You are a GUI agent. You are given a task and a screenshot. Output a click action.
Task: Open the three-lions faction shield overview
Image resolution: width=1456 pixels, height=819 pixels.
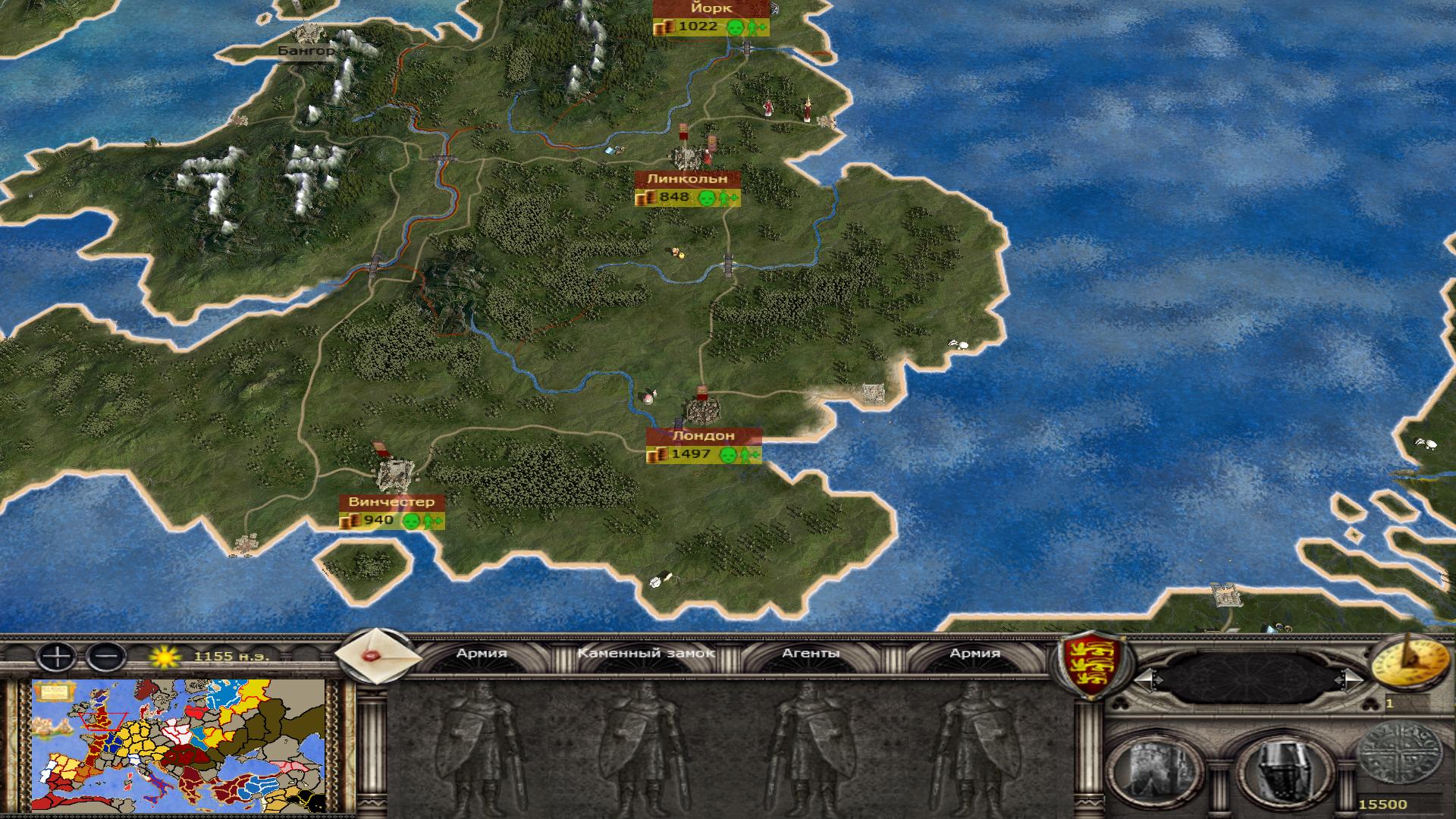point(1091,667)
